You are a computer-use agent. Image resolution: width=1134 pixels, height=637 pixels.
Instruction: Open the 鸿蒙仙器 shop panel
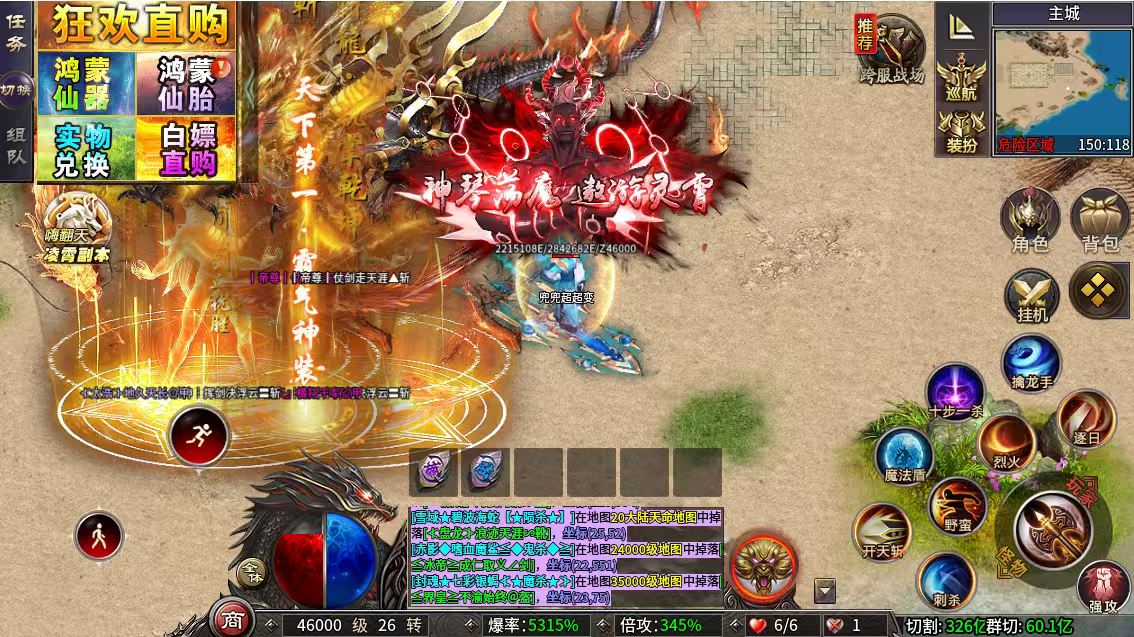(85, 83)
